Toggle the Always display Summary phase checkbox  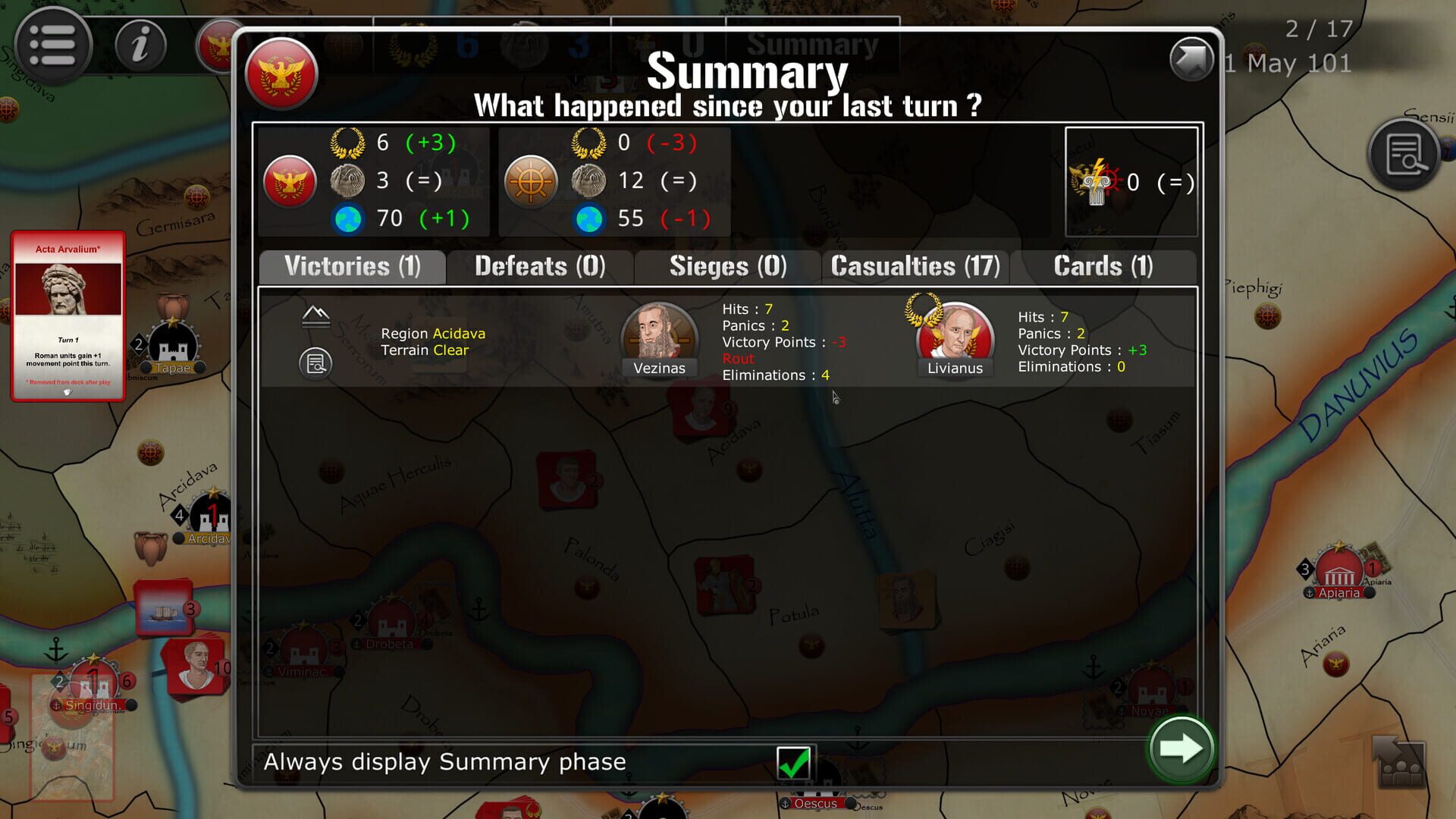tap(793, 762)
